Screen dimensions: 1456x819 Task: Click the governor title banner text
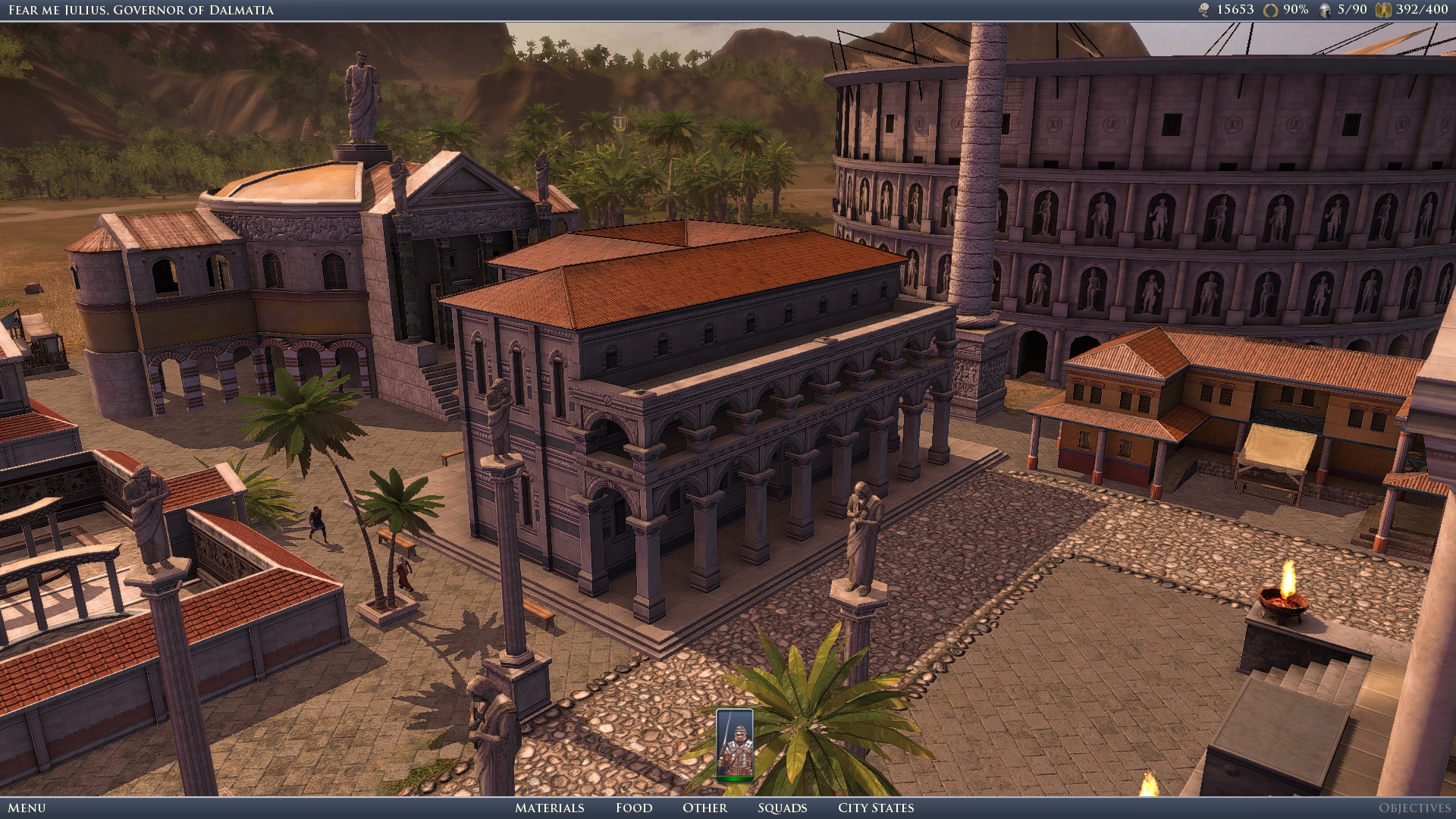140,11
